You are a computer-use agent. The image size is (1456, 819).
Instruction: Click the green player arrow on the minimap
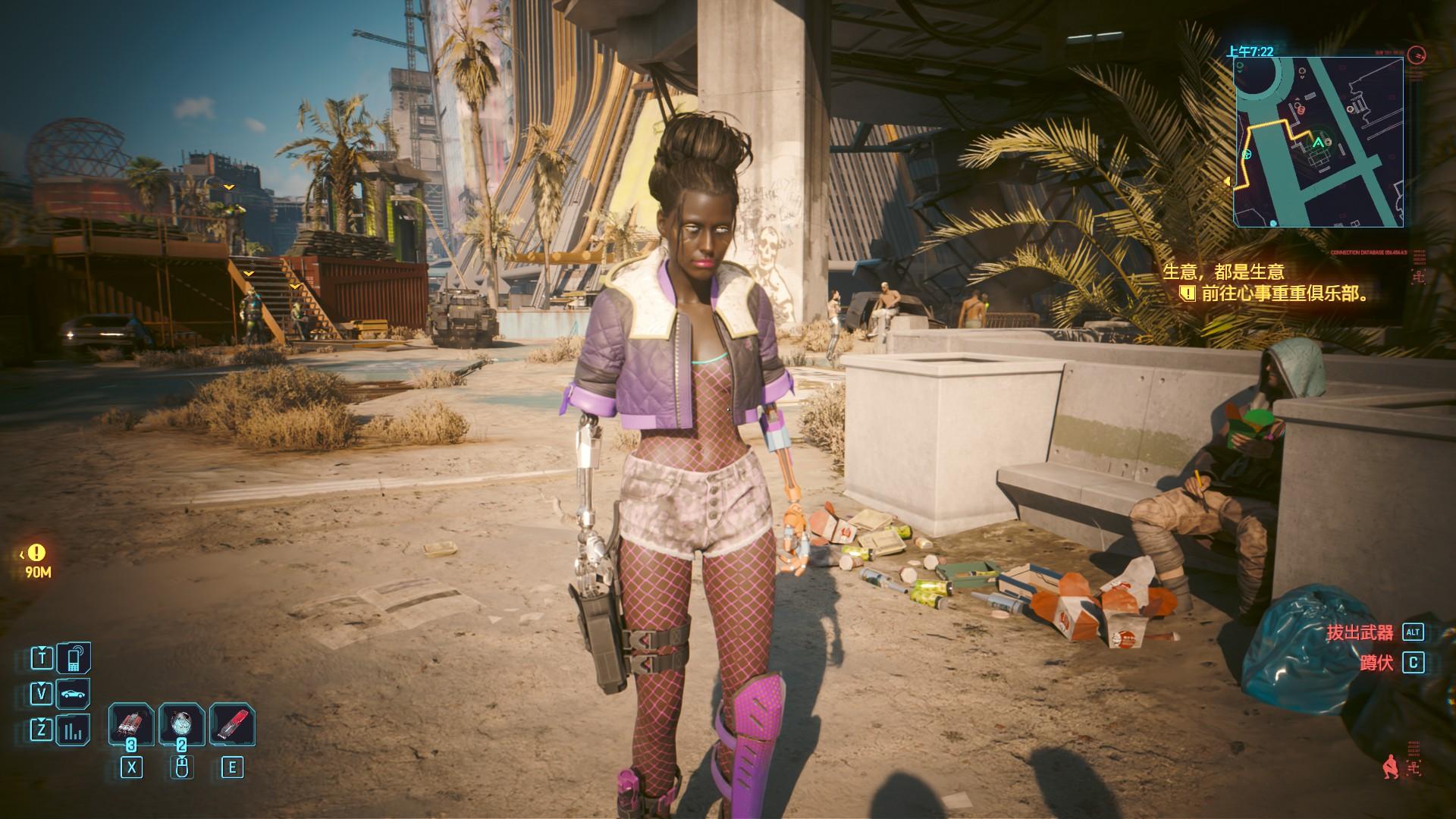[1319, 142]
